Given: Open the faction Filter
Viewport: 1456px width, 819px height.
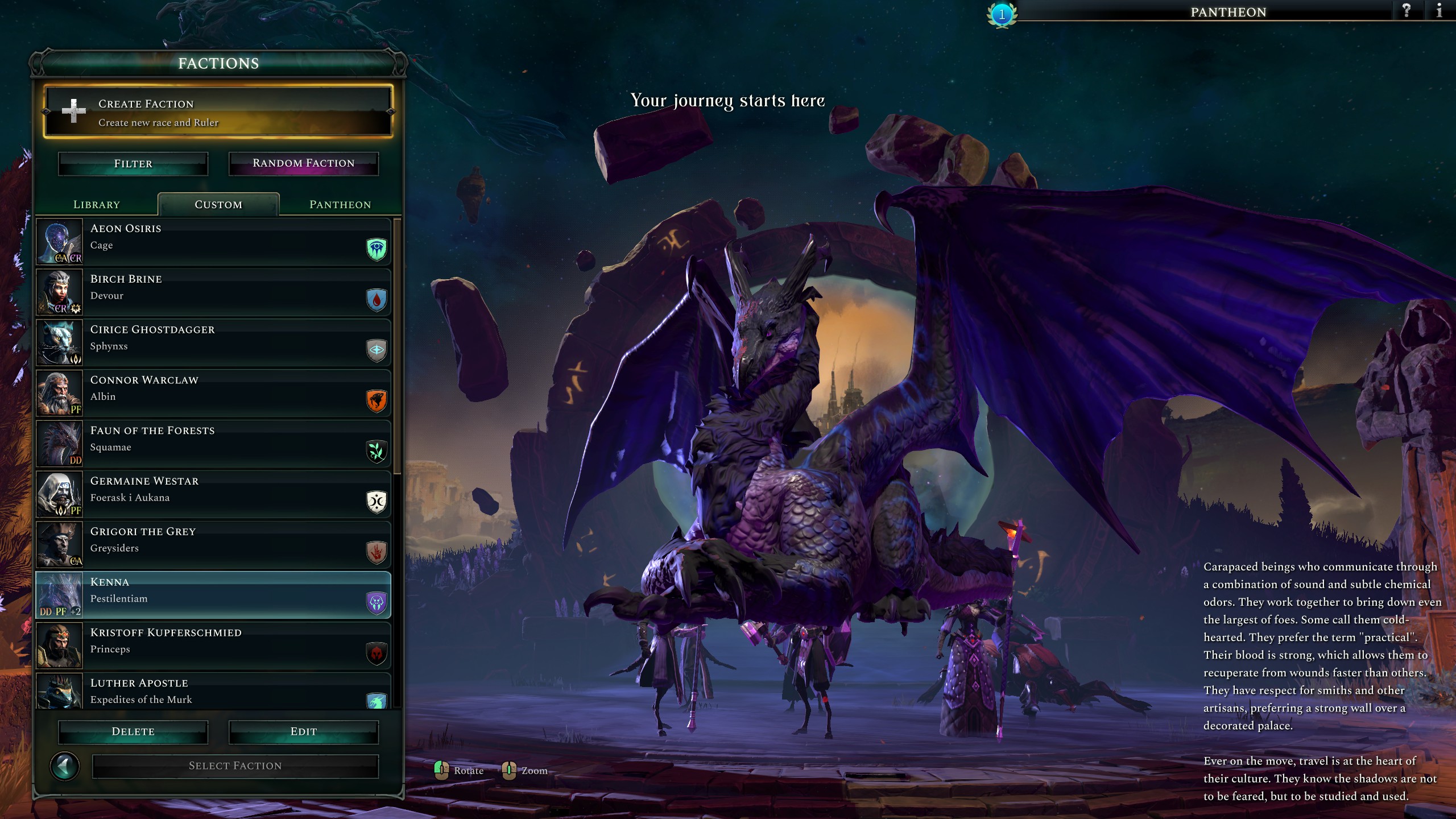Looking at the screenshot, I should pos(133,164).
